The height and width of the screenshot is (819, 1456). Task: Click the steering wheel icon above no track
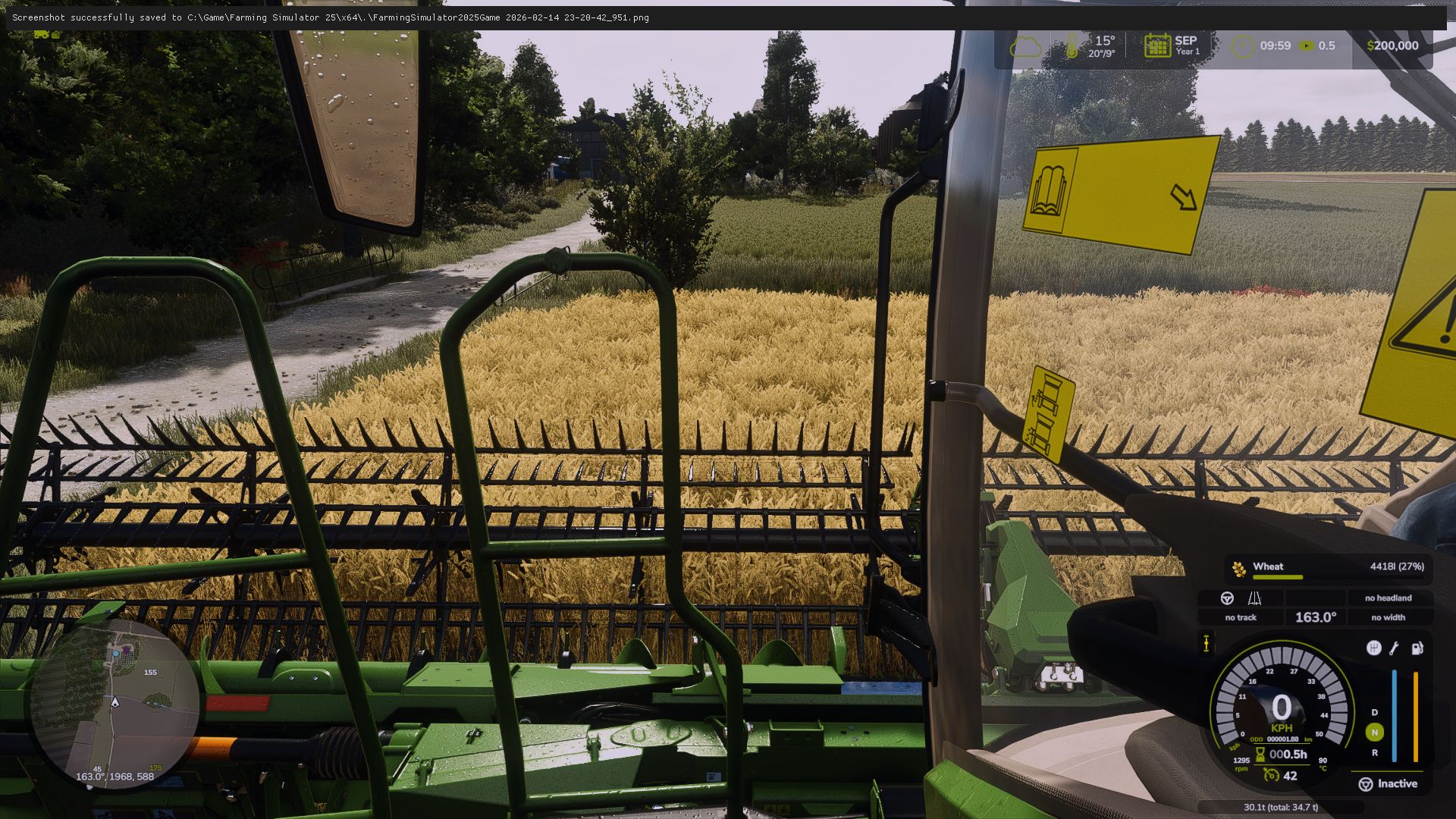coord(1228,598)
